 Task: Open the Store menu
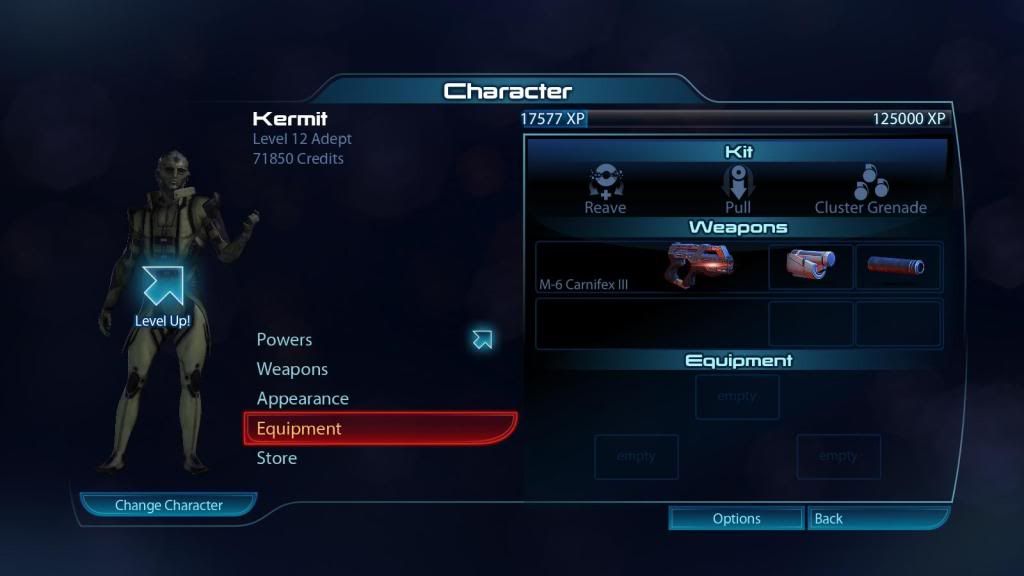[277, 458]
